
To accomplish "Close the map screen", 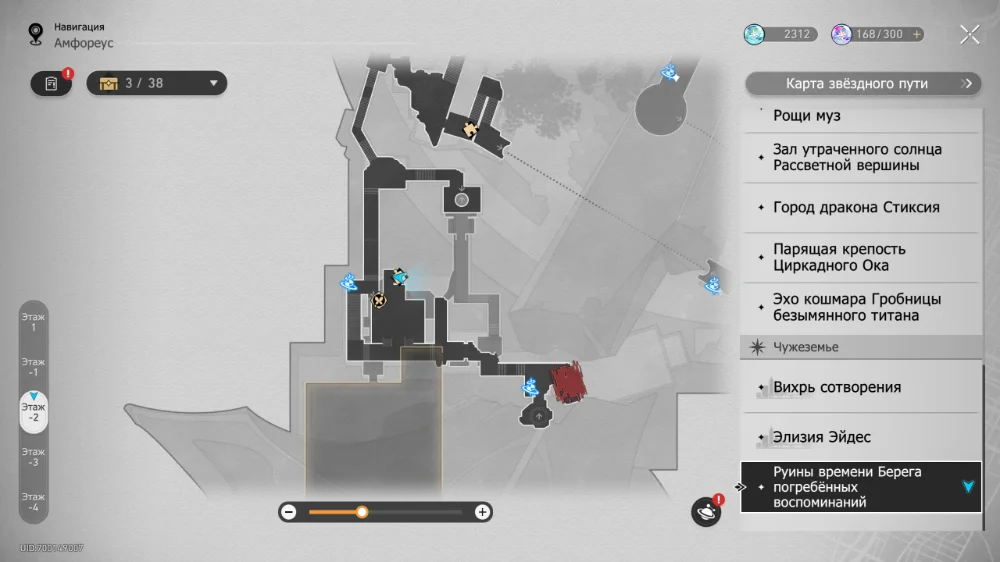I will pos(969,35).
